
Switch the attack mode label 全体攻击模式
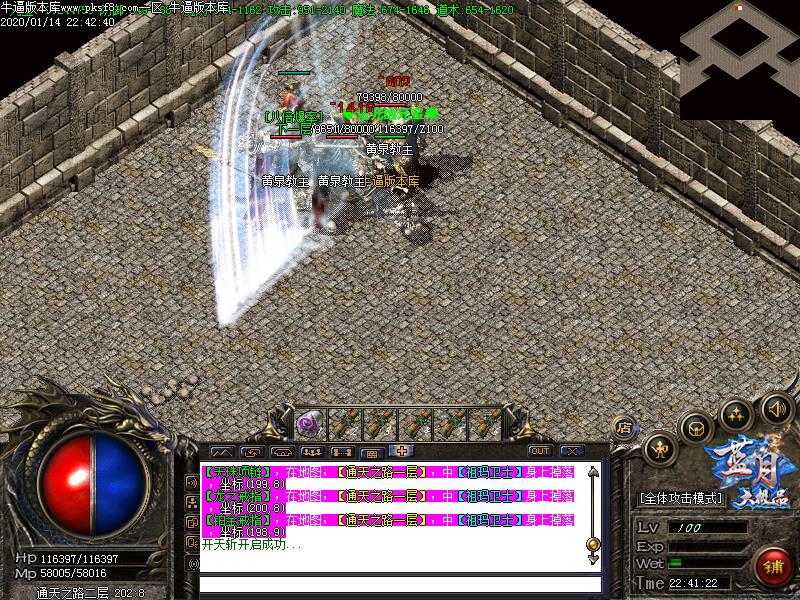pos(681,498)
